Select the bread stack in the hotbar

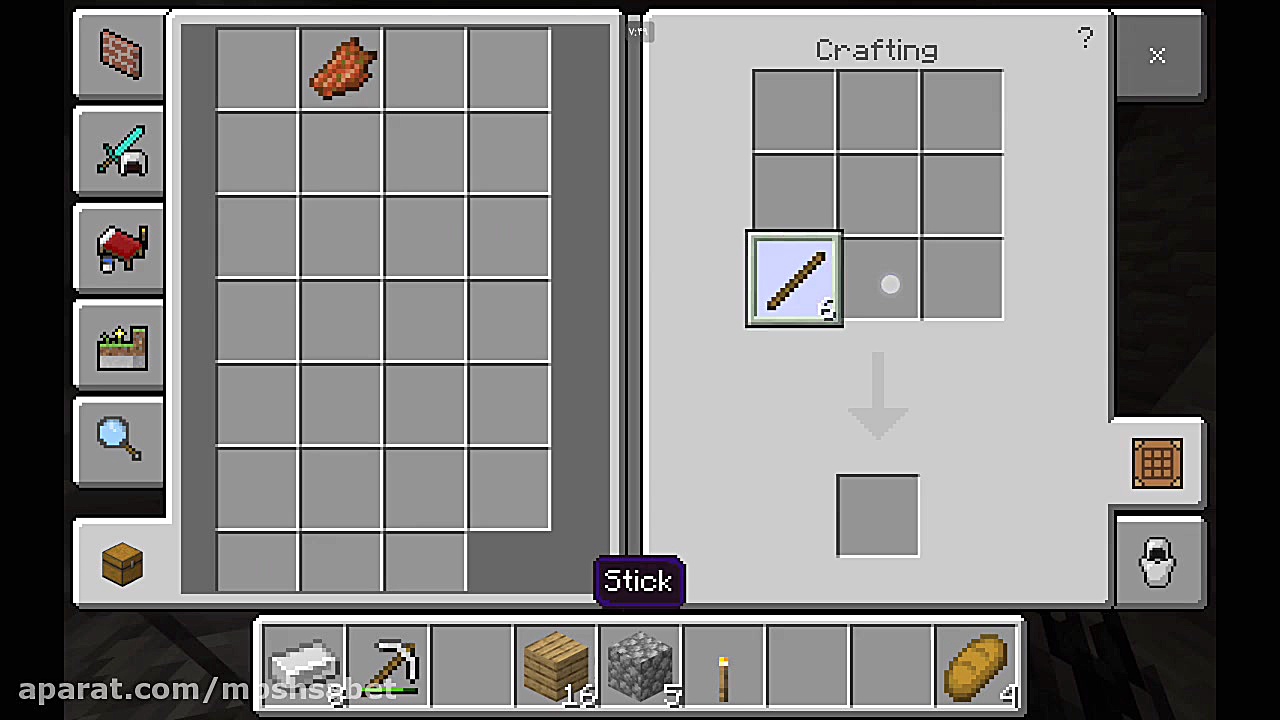pos(976,665)
